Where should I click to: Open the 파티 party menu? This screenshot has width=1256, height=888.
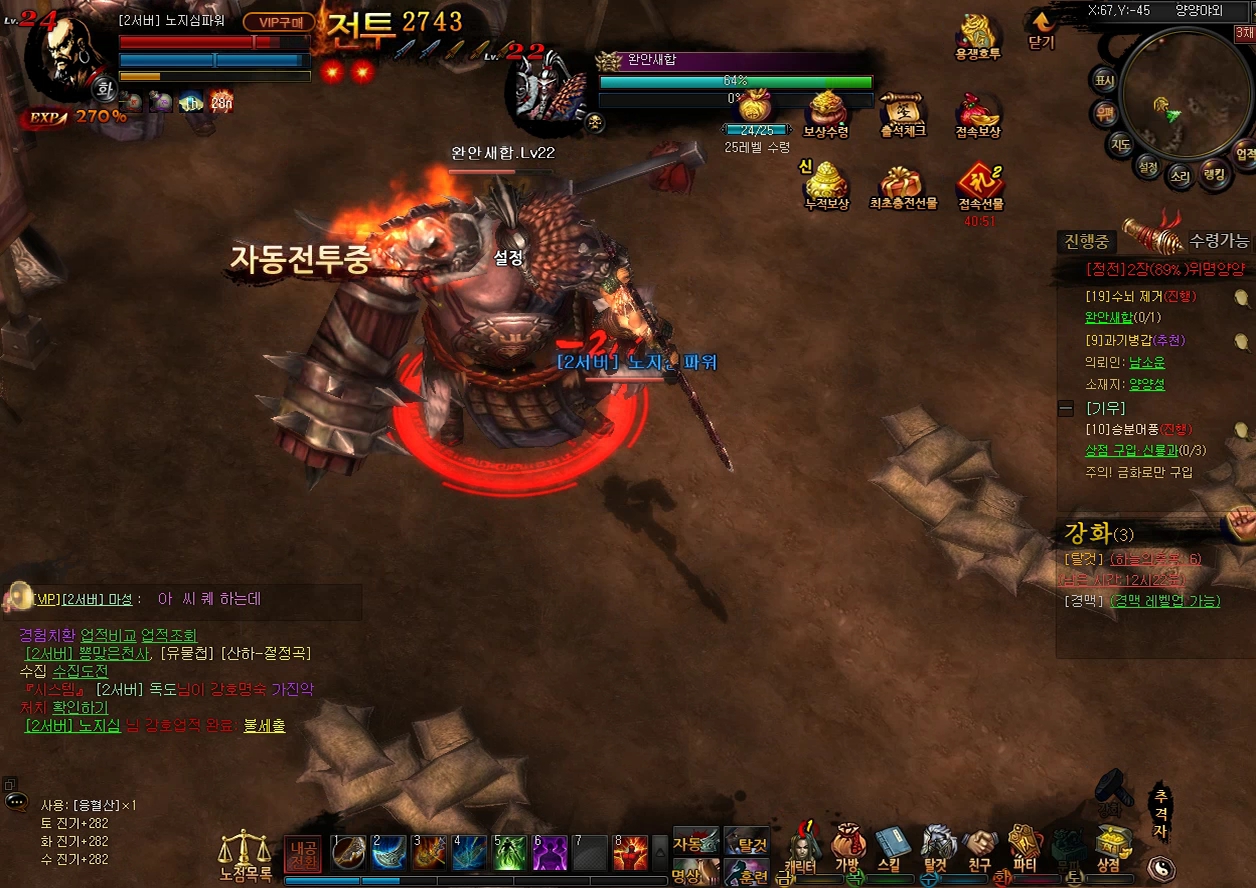click(1024, 847)
